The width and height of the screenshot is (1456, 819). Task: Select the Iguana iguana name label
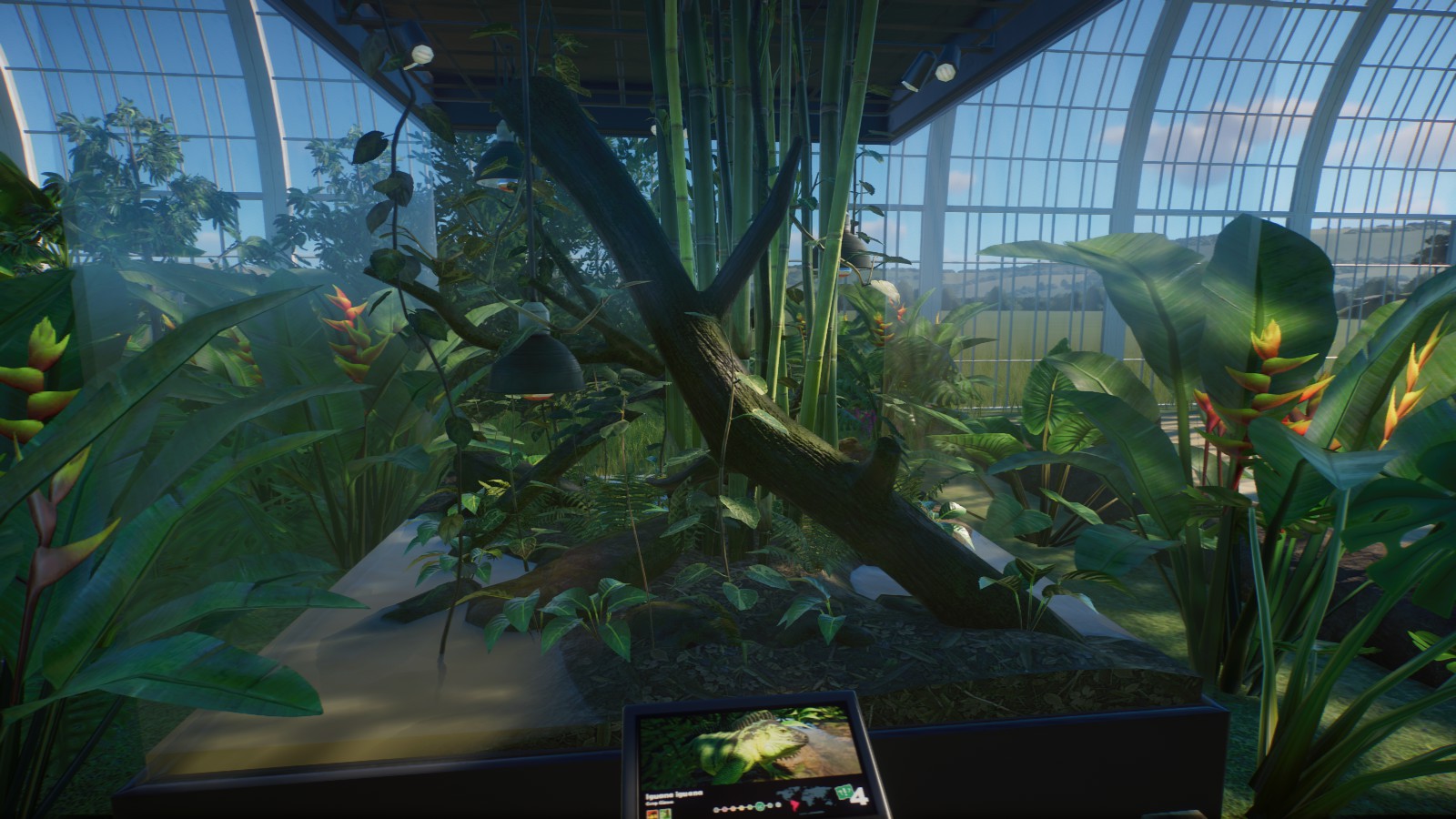674,793
